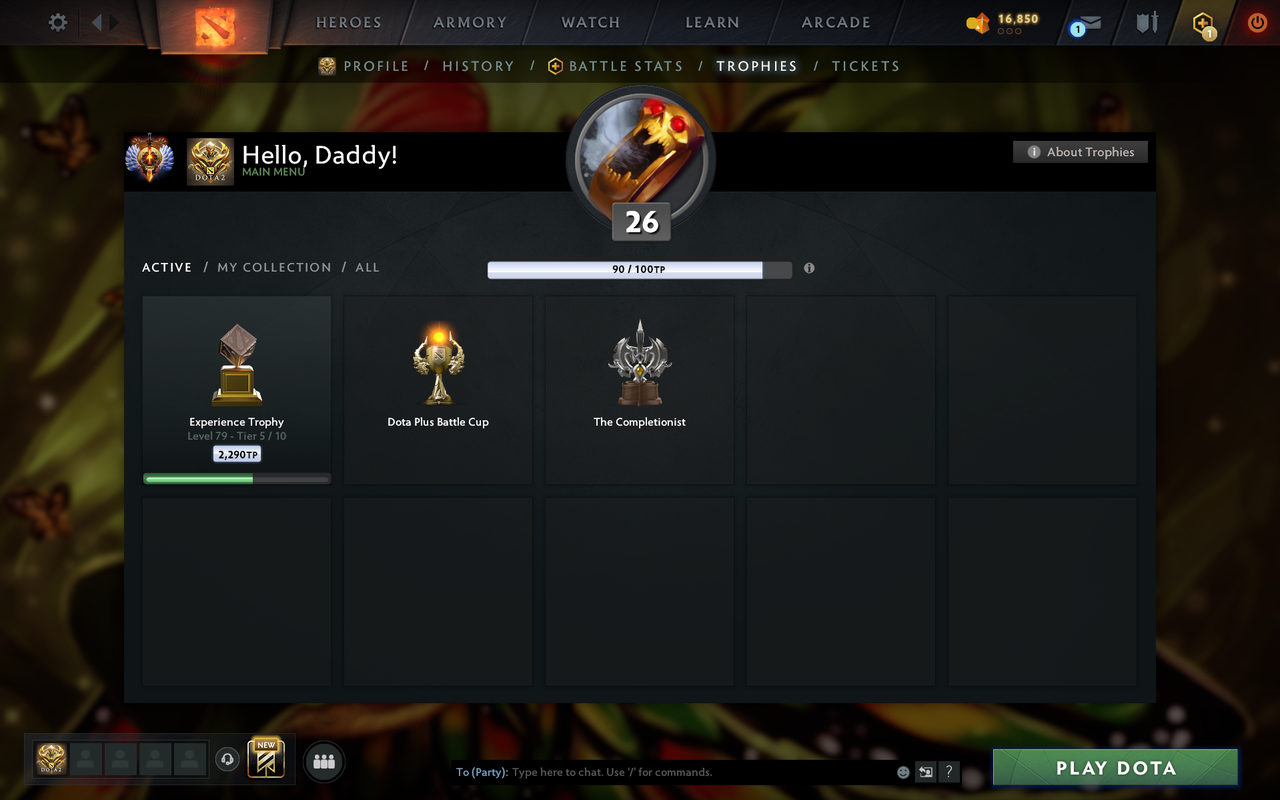Click the settings gear icon
1280x800 pixels.
coord(57,22)
